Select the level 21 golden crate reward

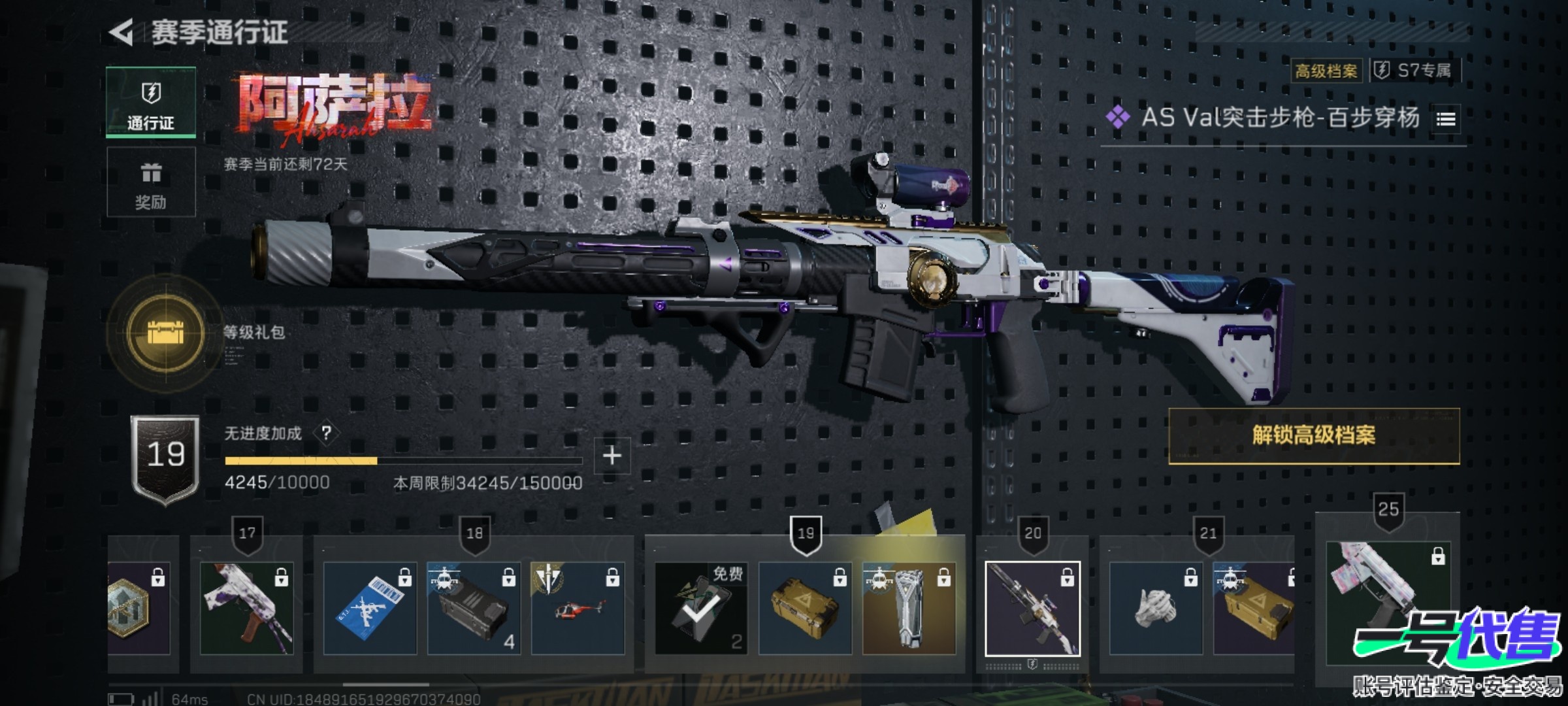pyautogui.click(x=1253, y=608)
